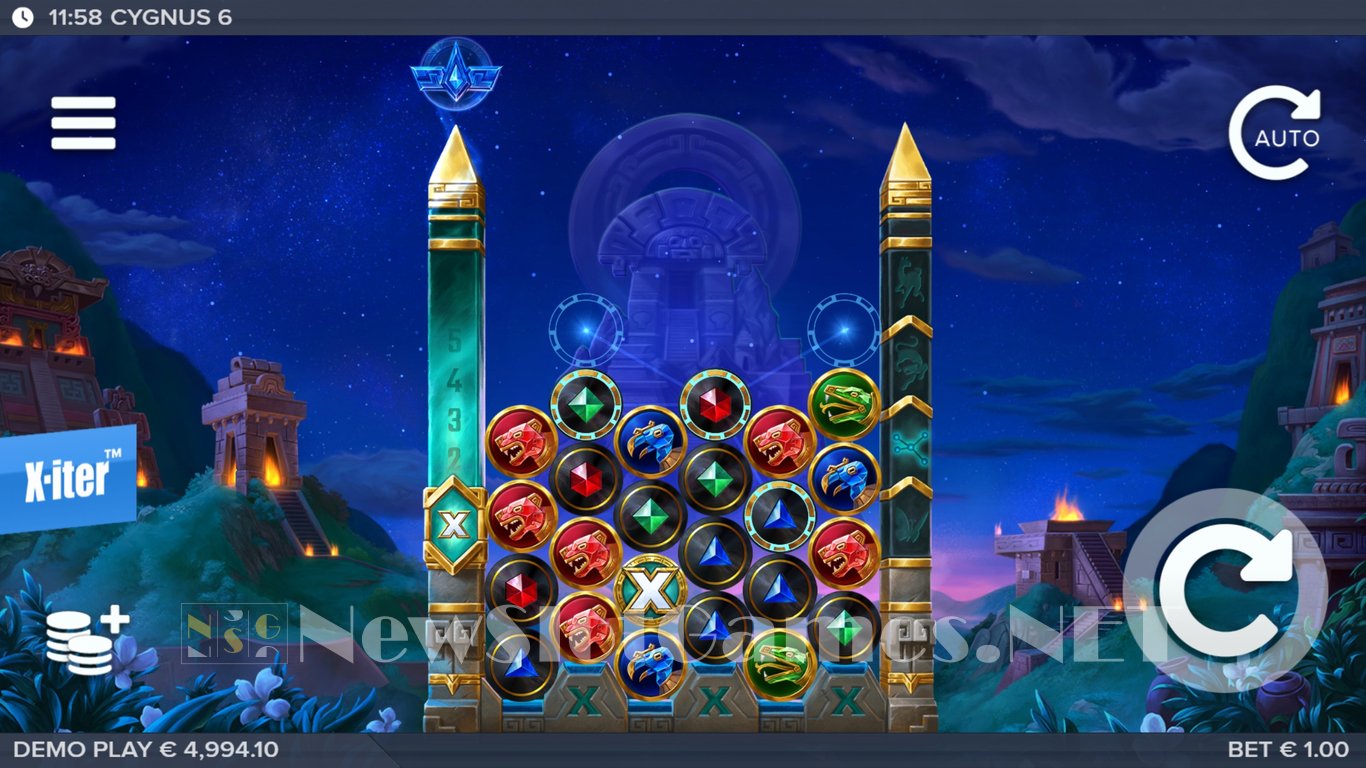Open the coin stack bet settings
The image size is (1366, 768).
click(x=86, y=641)
